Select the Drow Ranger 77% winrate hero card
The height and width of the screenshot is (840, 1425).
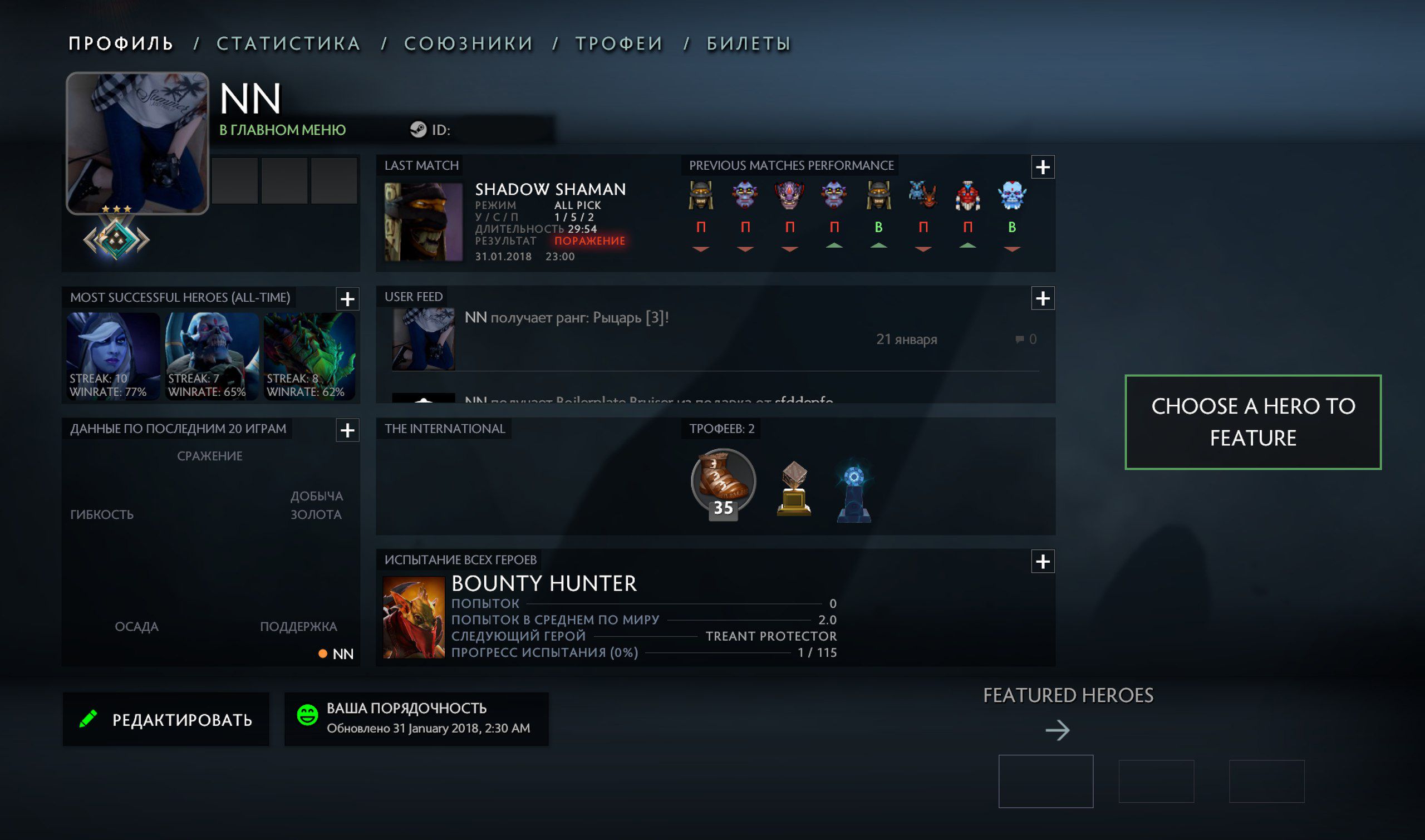pos(113,357)
